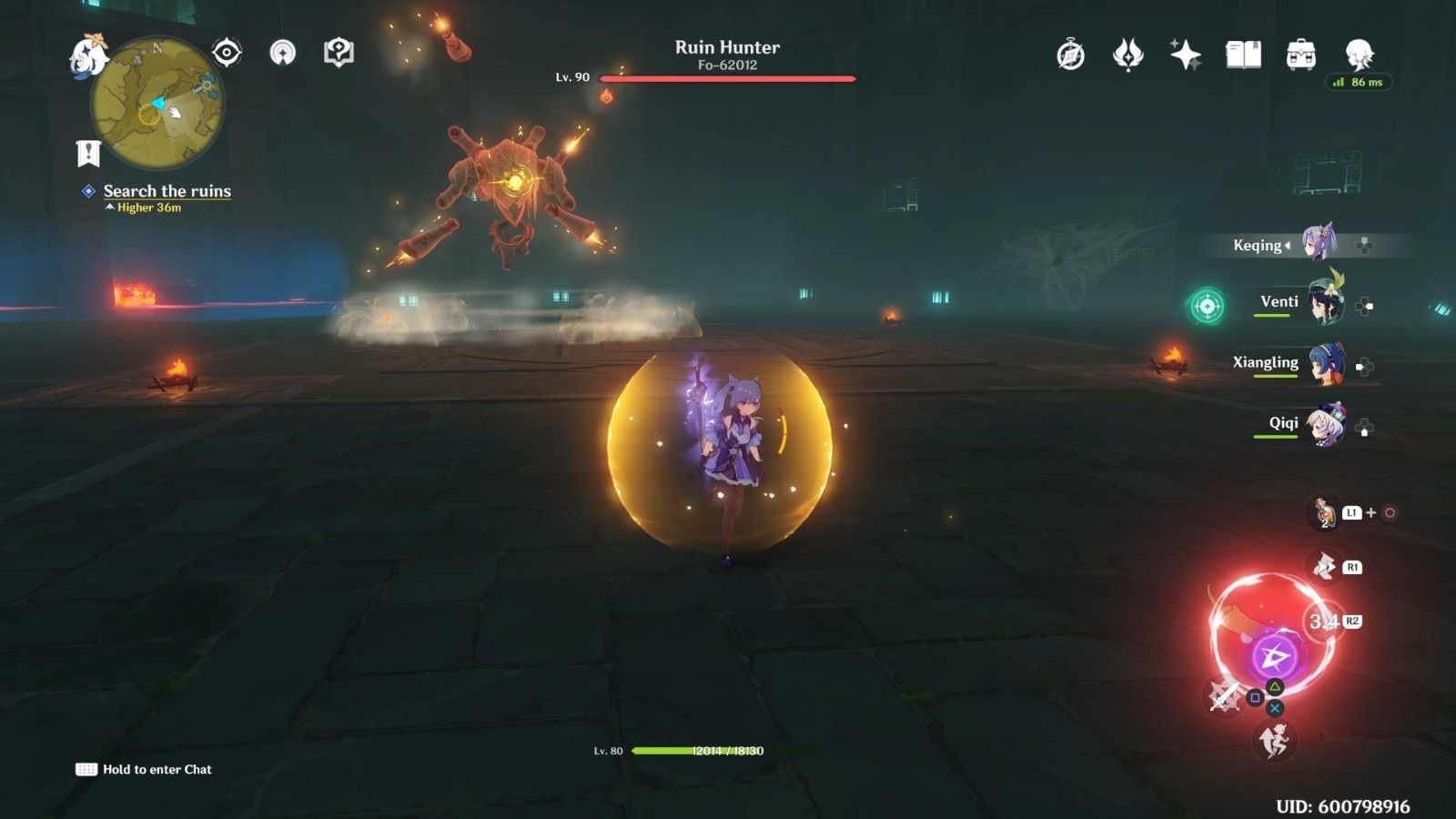Open the Wish star icon
The image size is (1456, 819).
[x=1185, y=55]
